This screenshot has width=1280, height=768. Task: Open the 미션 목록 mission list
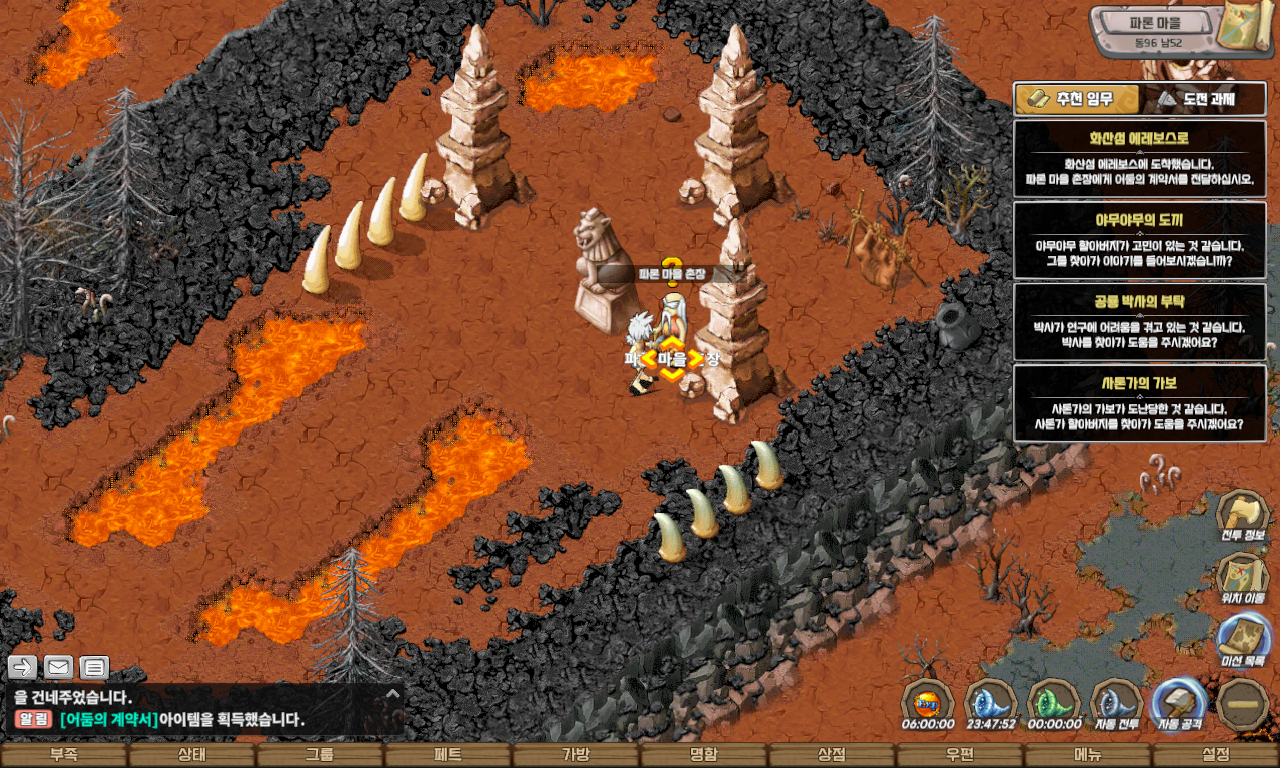coord(1243,640)
